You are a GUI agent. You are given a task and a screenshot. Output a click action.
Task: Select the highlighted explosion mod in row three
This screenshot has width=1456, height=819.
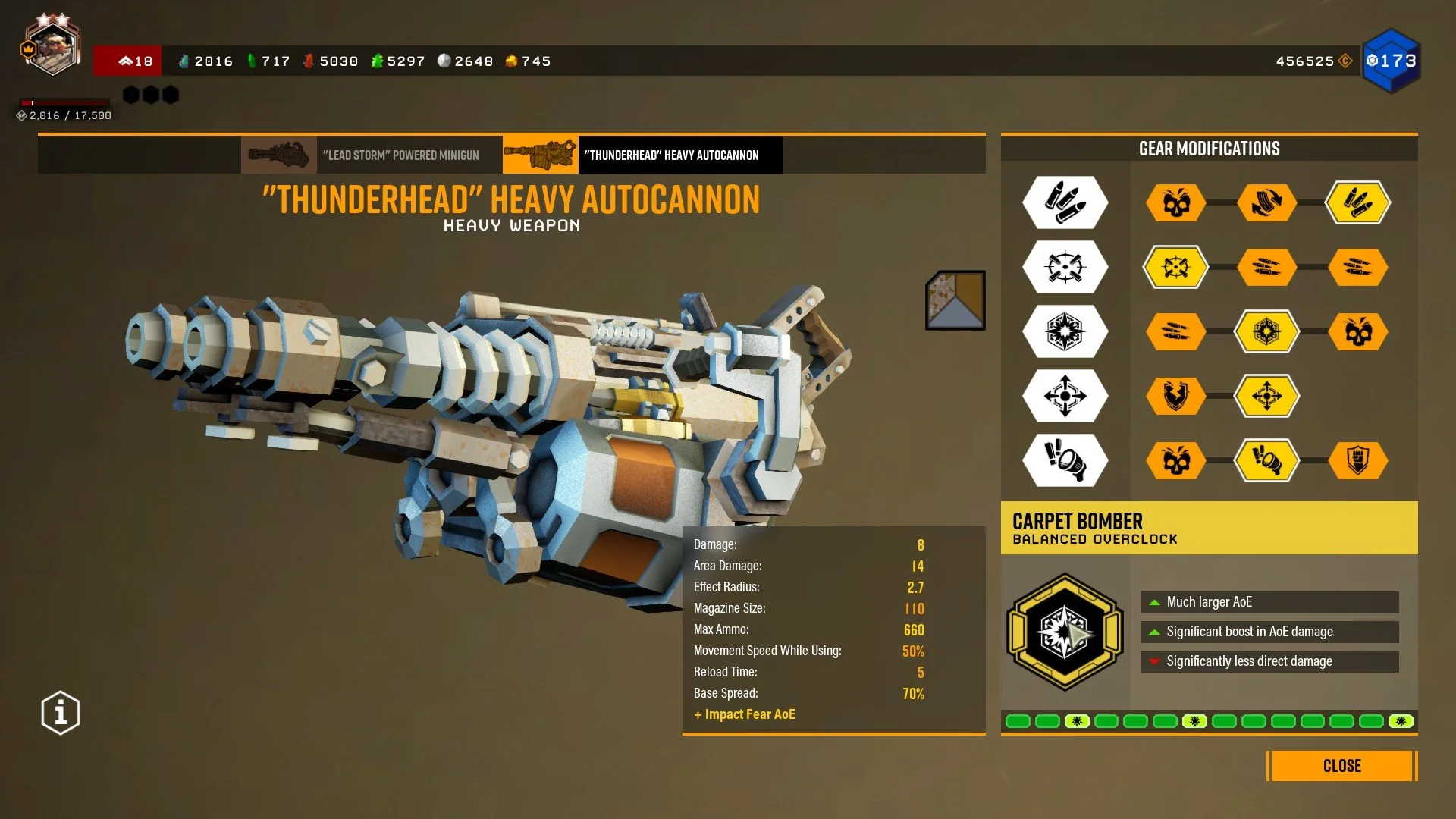[x=1266, y=331]
